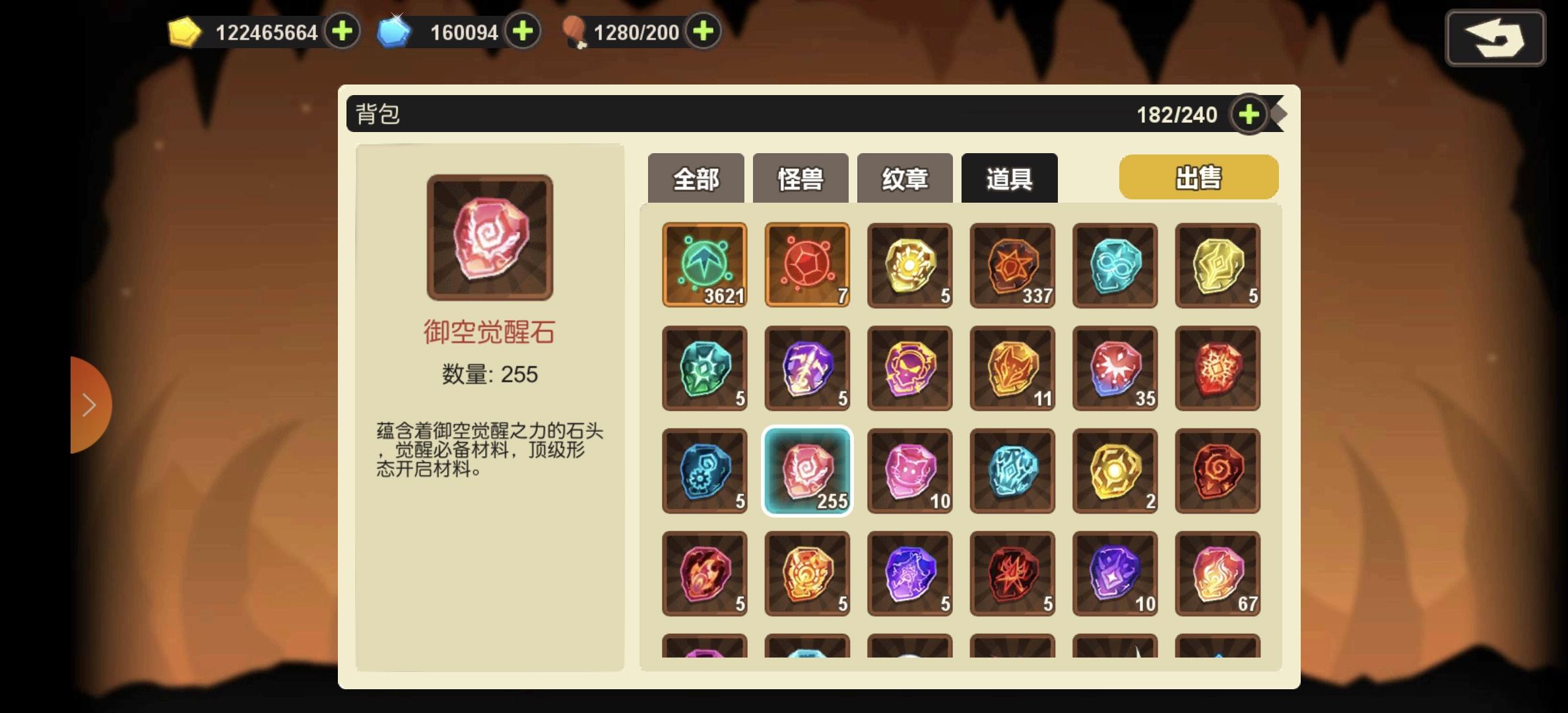
Task: Select the red gem stone with count 7
Action: [807, 266]
